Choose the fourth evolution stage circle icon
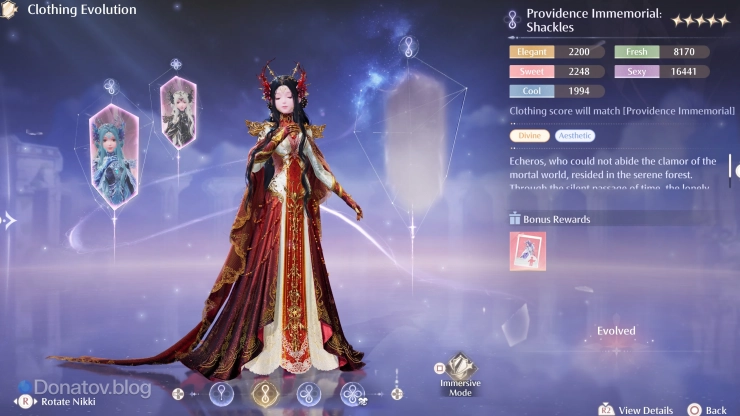The image size is (740, 416). click(353, 393)
